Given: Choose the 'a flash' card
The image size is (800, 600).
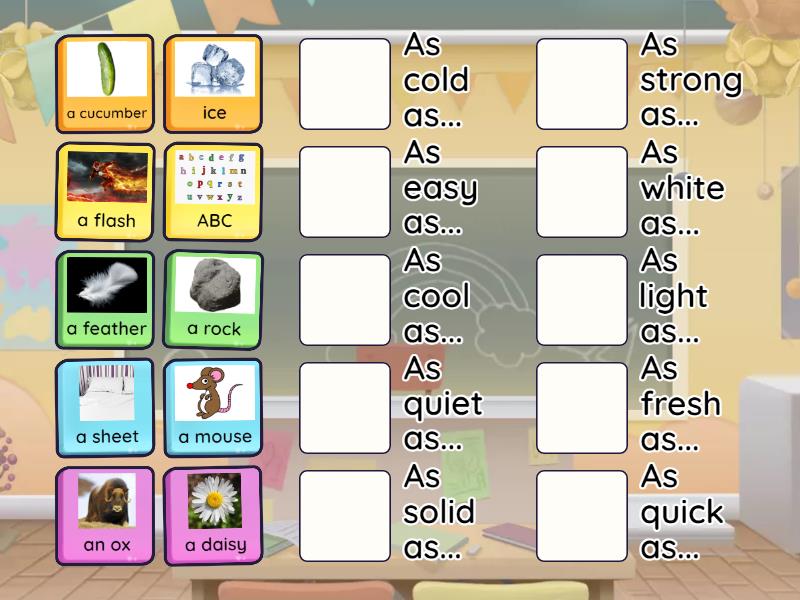Looking at the screenshot, I should (106, 191).
